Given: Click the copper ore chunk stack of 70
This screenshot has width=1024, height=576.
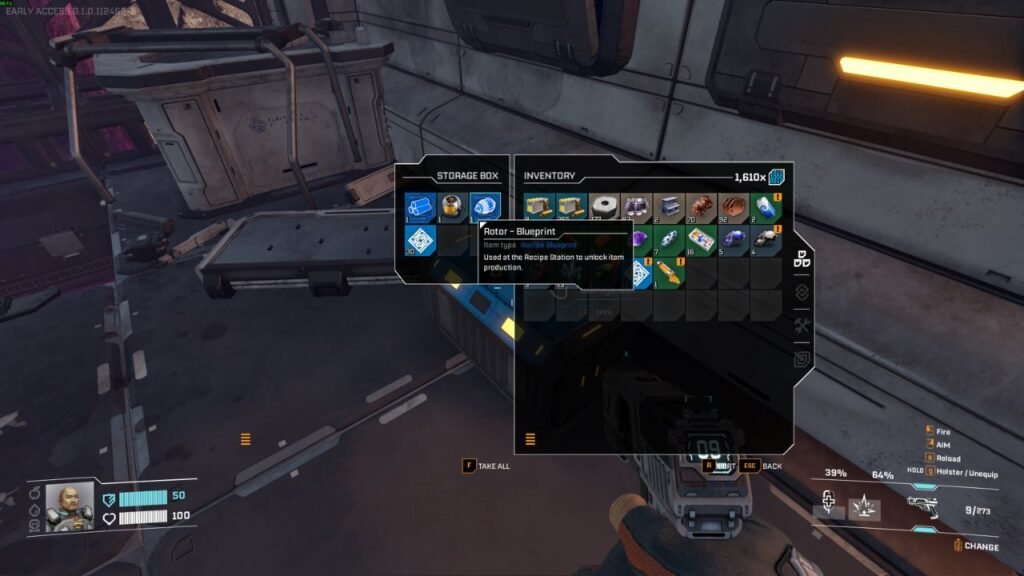Looking at the screenshot, I should 700,207.
